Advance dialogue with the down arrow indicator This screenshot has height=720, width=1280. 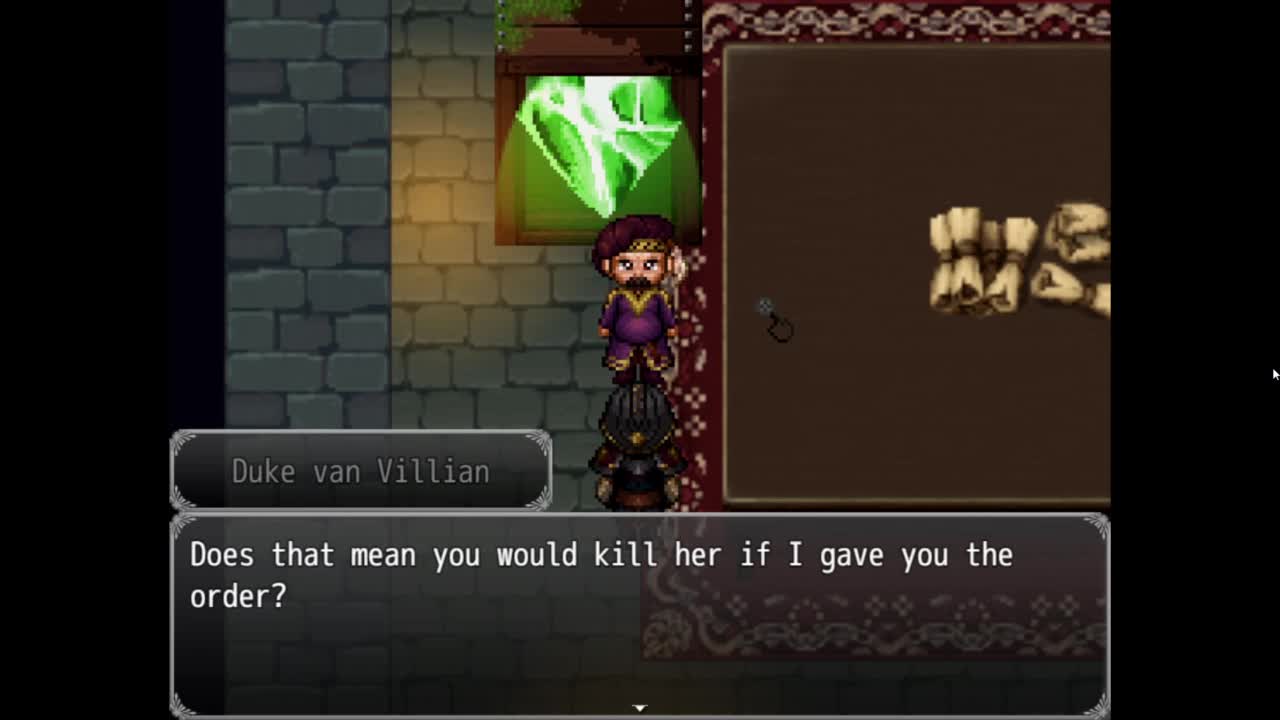[640, 708]
